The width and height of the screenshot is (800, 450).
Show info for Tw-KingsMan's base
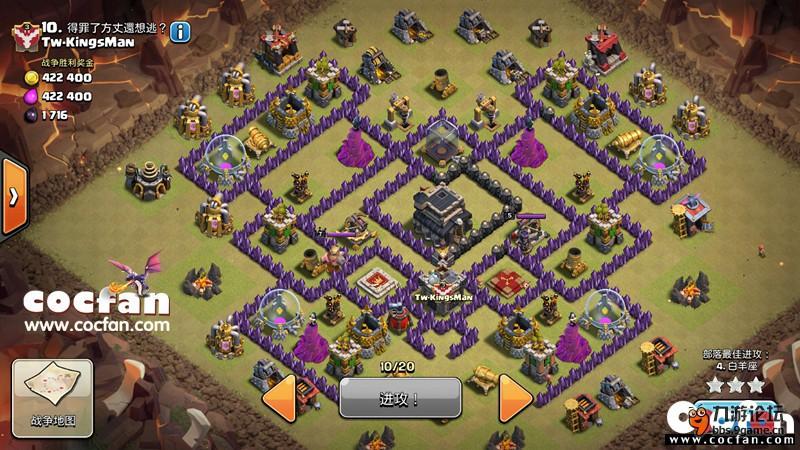180,32
